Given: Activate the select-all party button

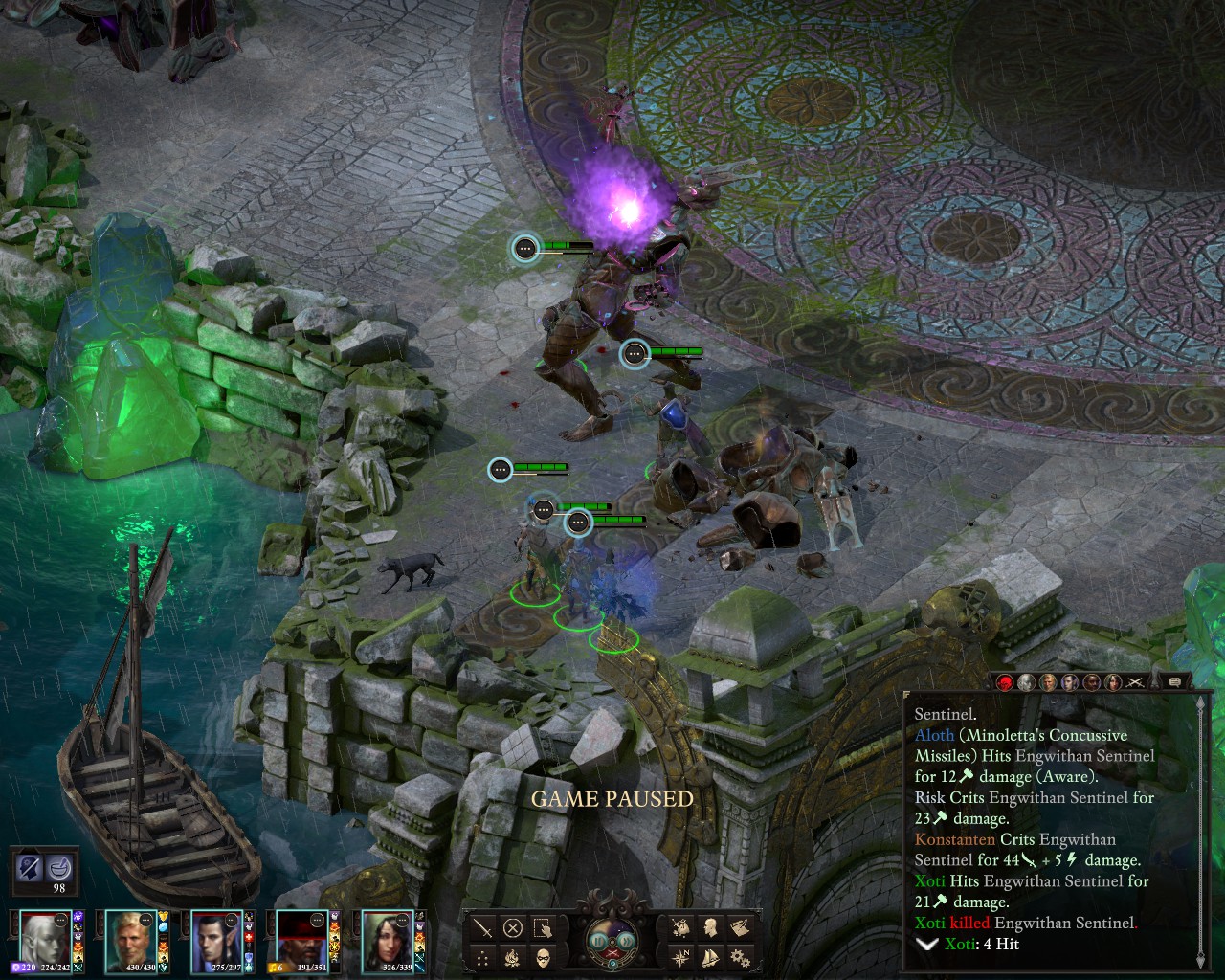Looking at the screenshot, I should coord(543,927).
